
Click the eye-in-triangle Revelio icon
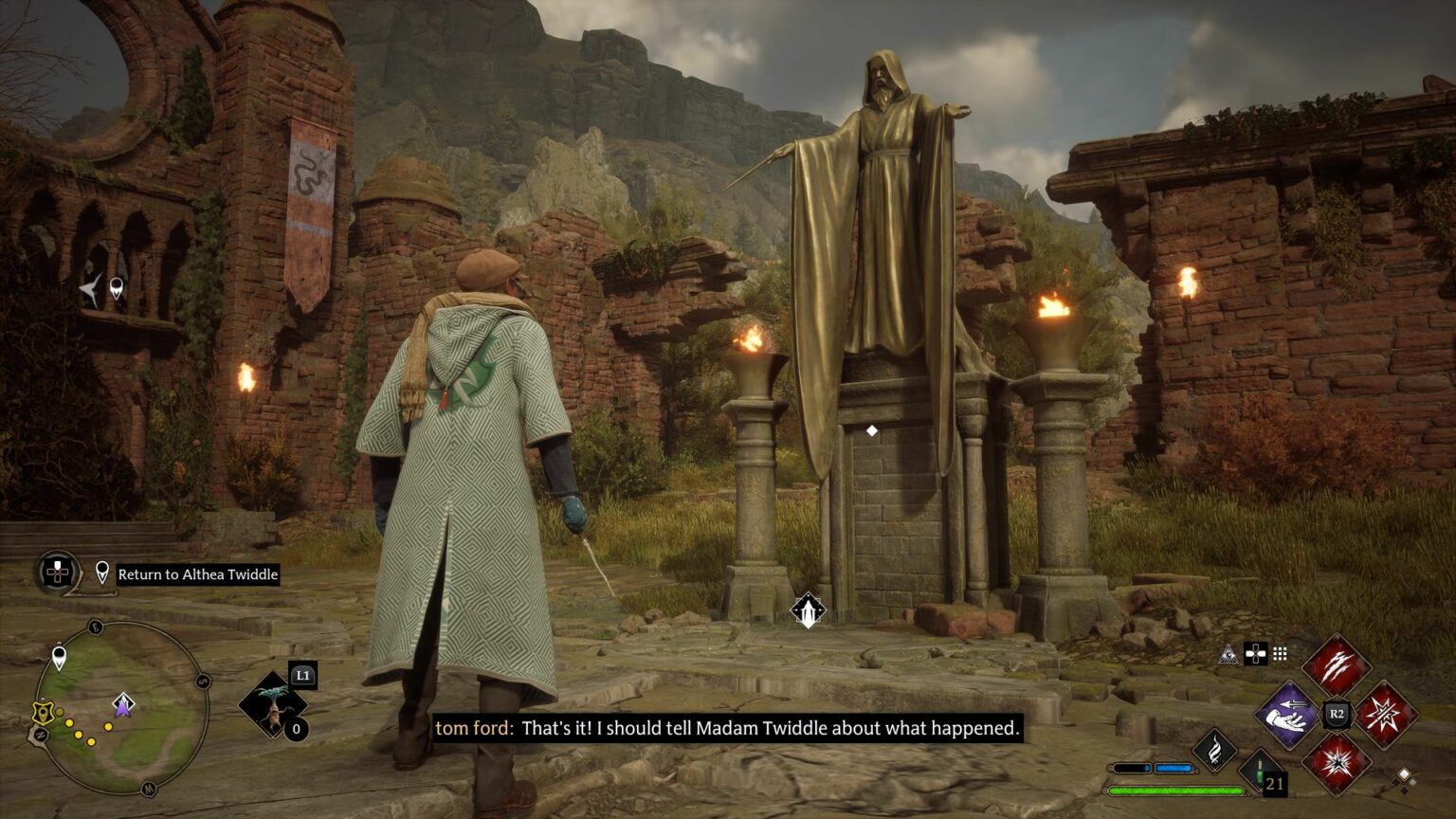point(1230,653)
